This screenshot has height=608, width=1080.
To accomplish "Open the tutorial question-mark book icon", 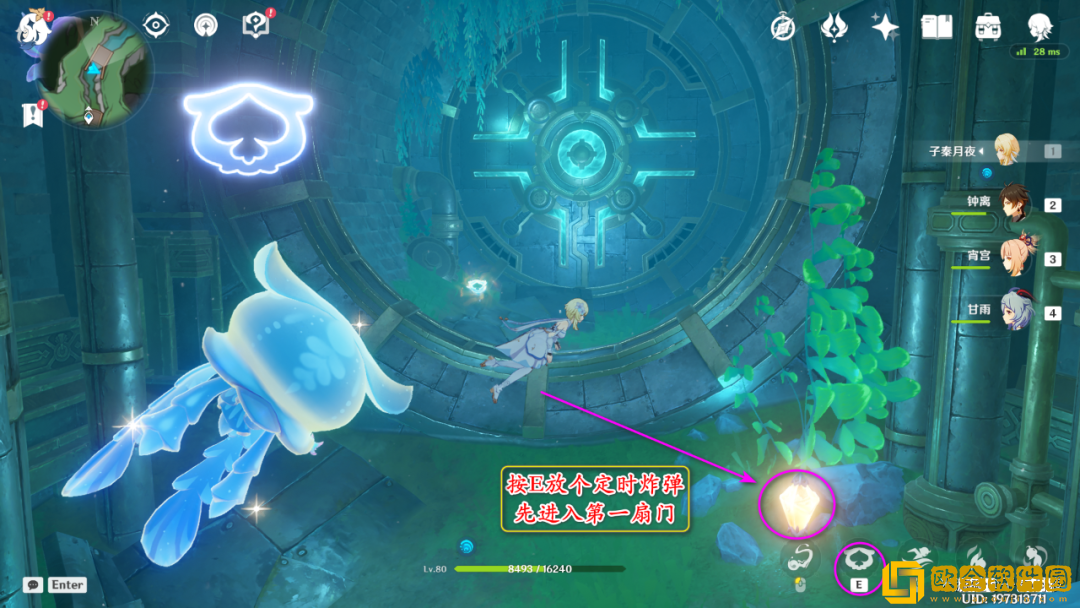I will 256,26.
